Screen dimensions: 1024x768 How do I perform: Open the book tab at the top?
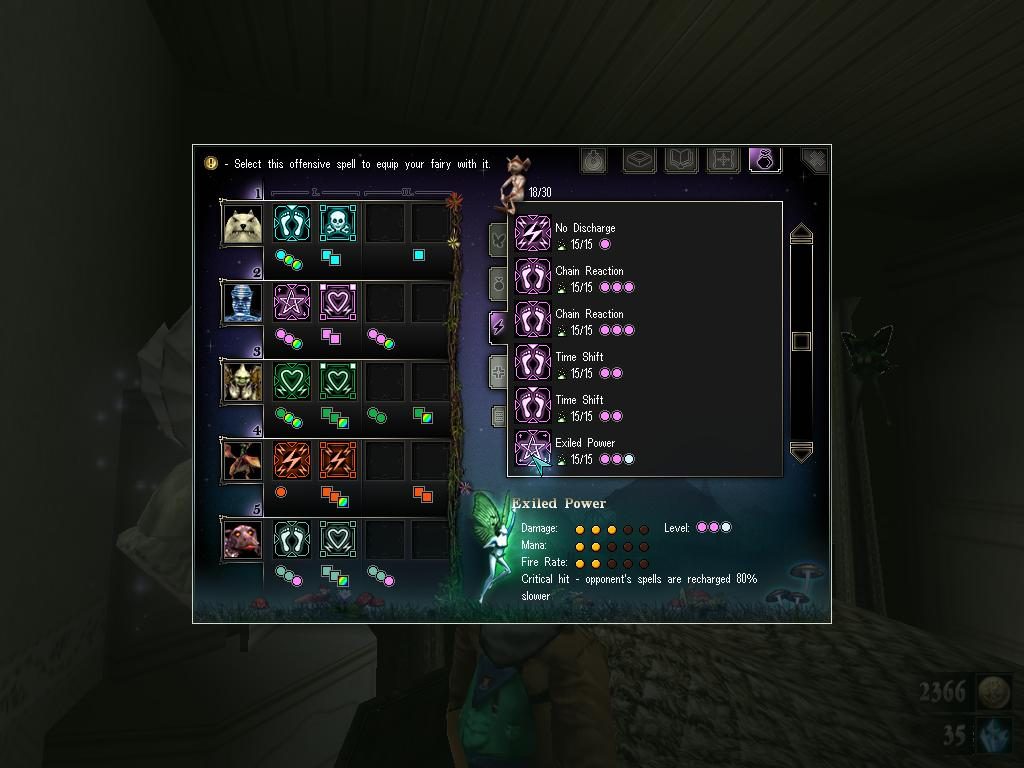[x=681, y=160]
